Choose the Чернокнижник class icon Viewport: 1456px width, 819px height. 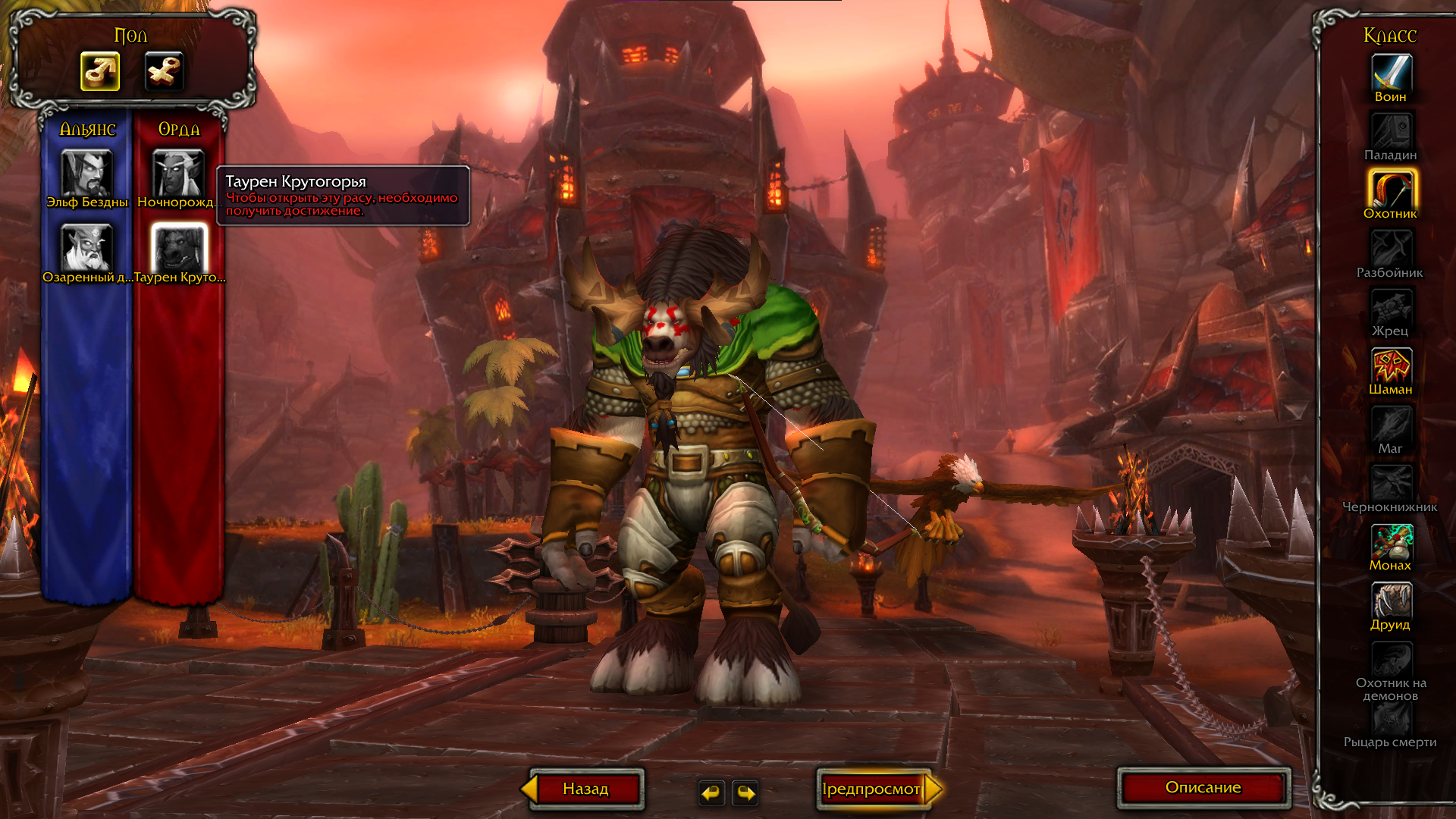point(1391,483)
